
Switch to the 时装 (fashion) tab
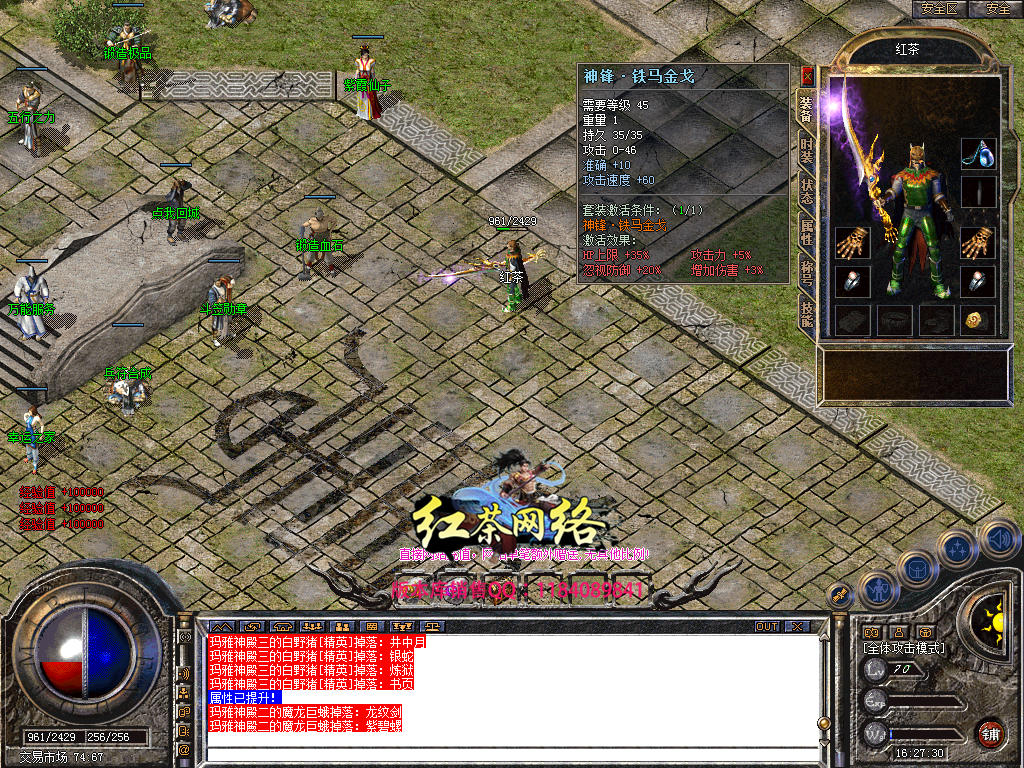806,148
